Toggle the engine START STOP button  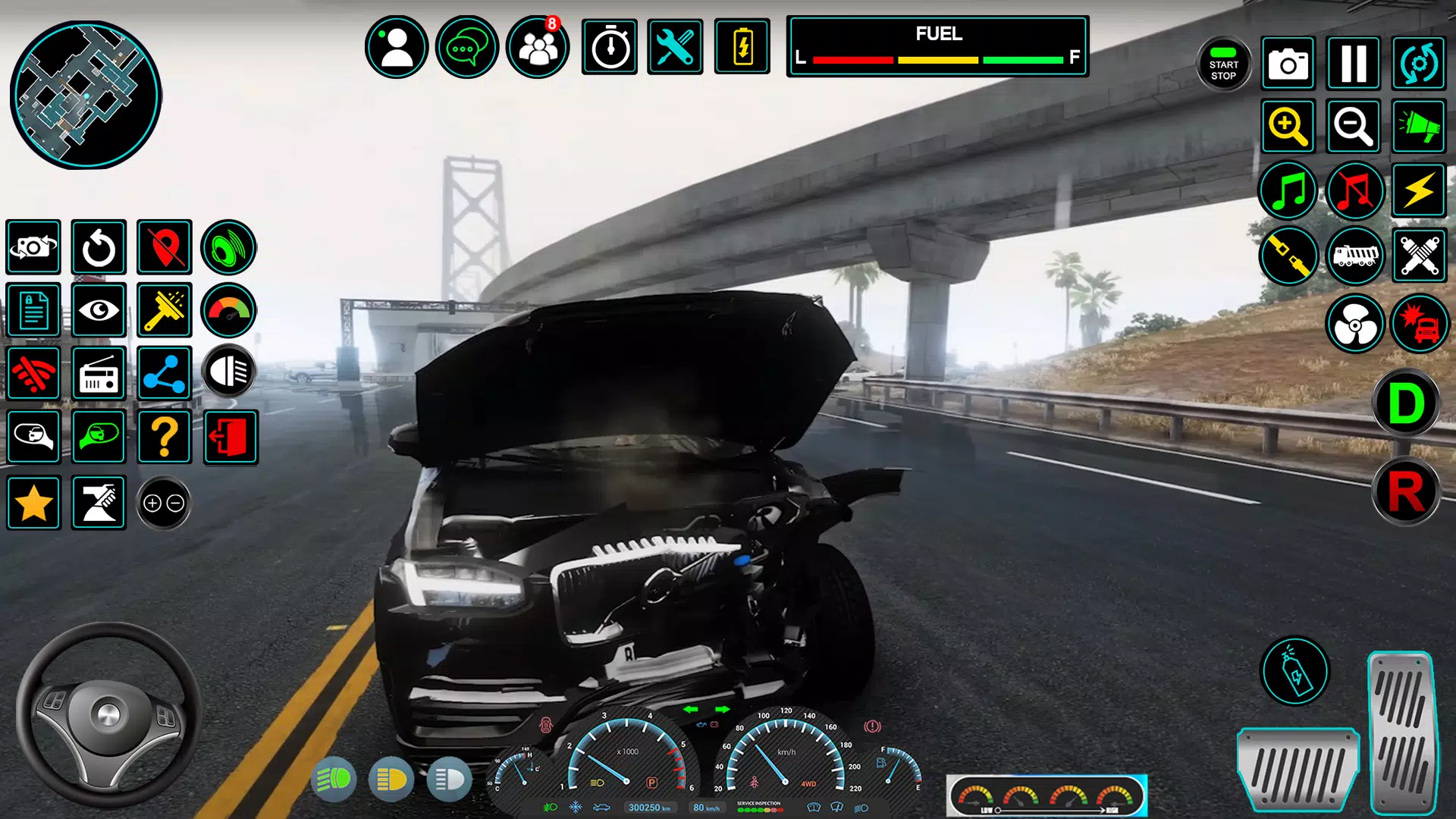pos(1223,64)
